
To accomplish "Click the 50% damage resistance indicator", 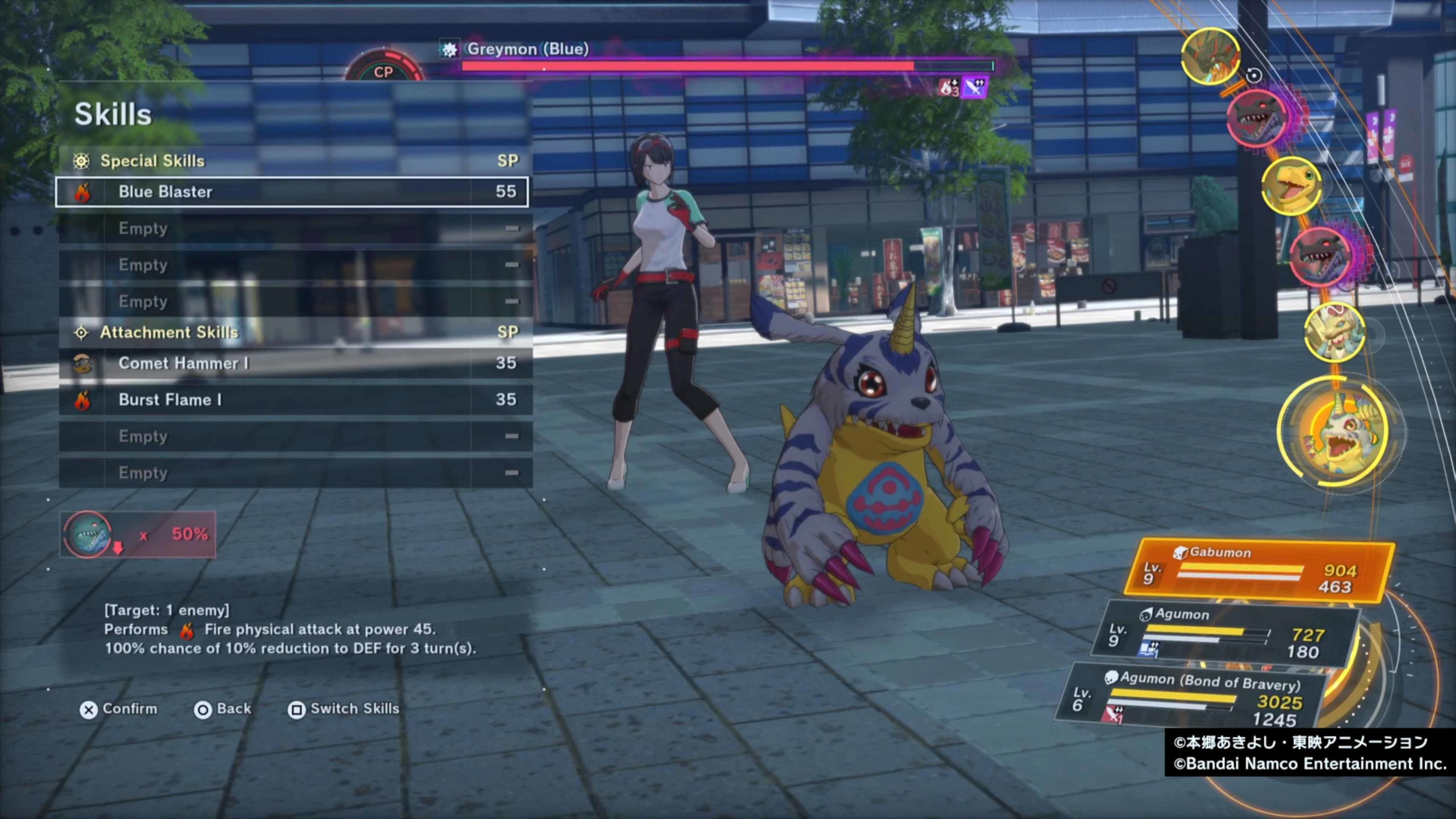I will click(138, 535).
